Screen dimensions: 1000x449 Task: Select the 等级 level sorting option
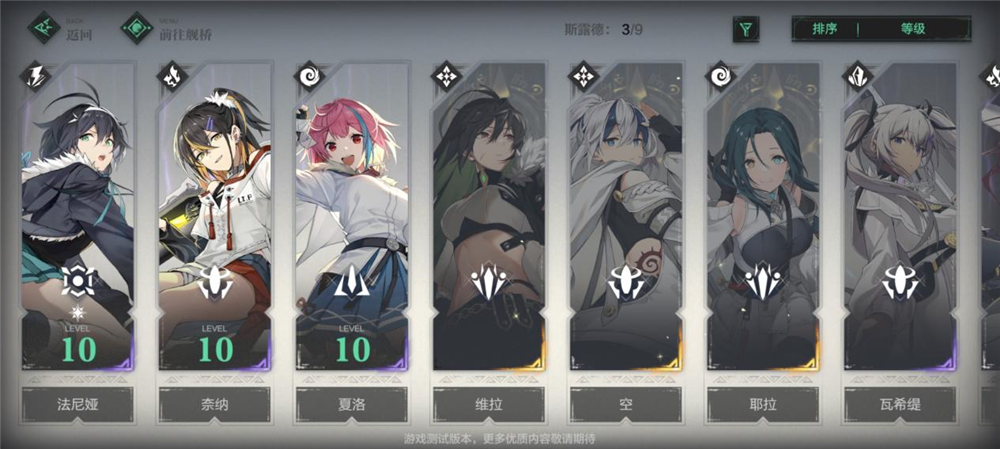[912, 29]
